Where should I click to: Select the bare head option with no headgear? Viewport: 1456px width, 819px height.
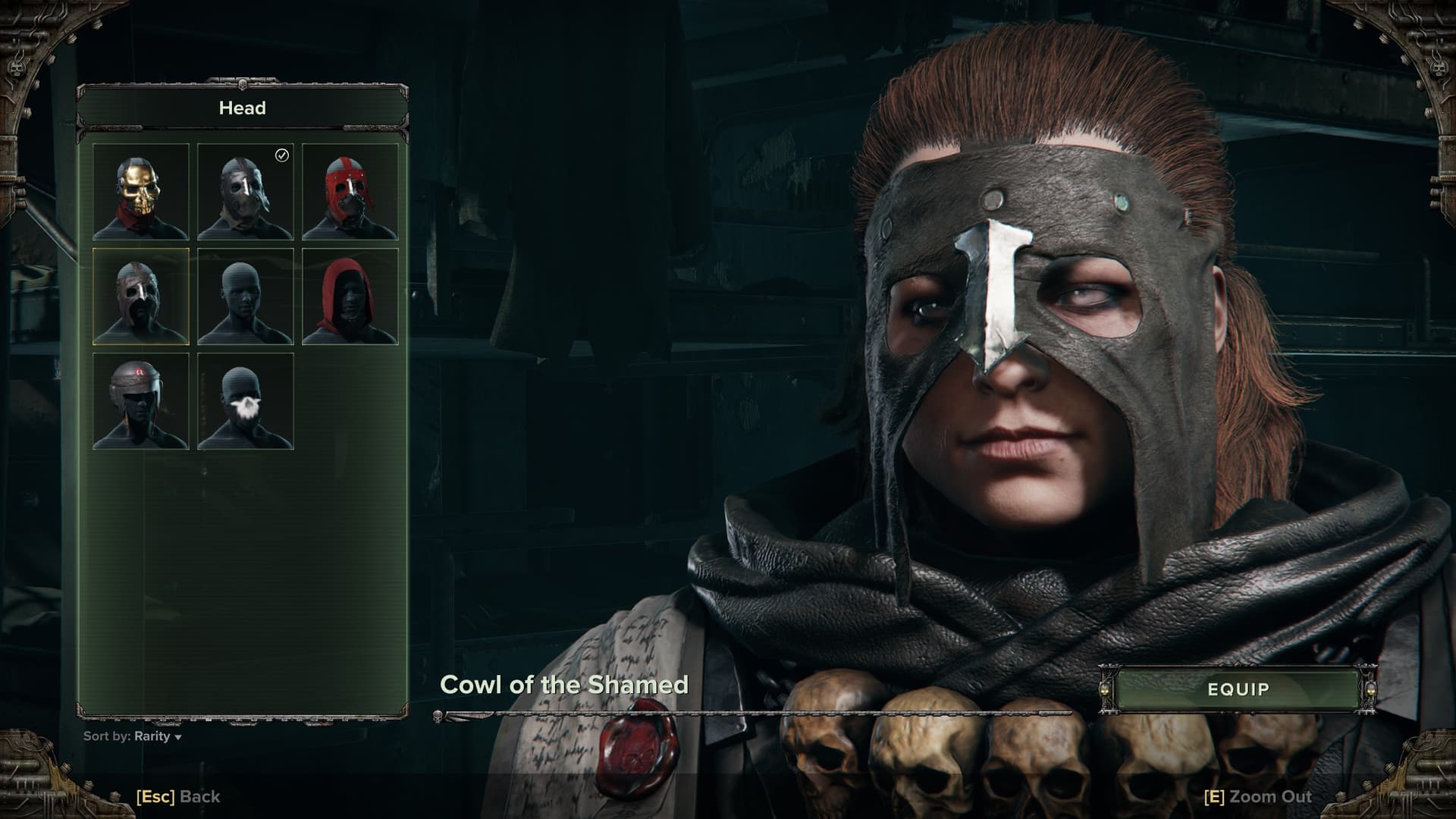coord(246,297)
